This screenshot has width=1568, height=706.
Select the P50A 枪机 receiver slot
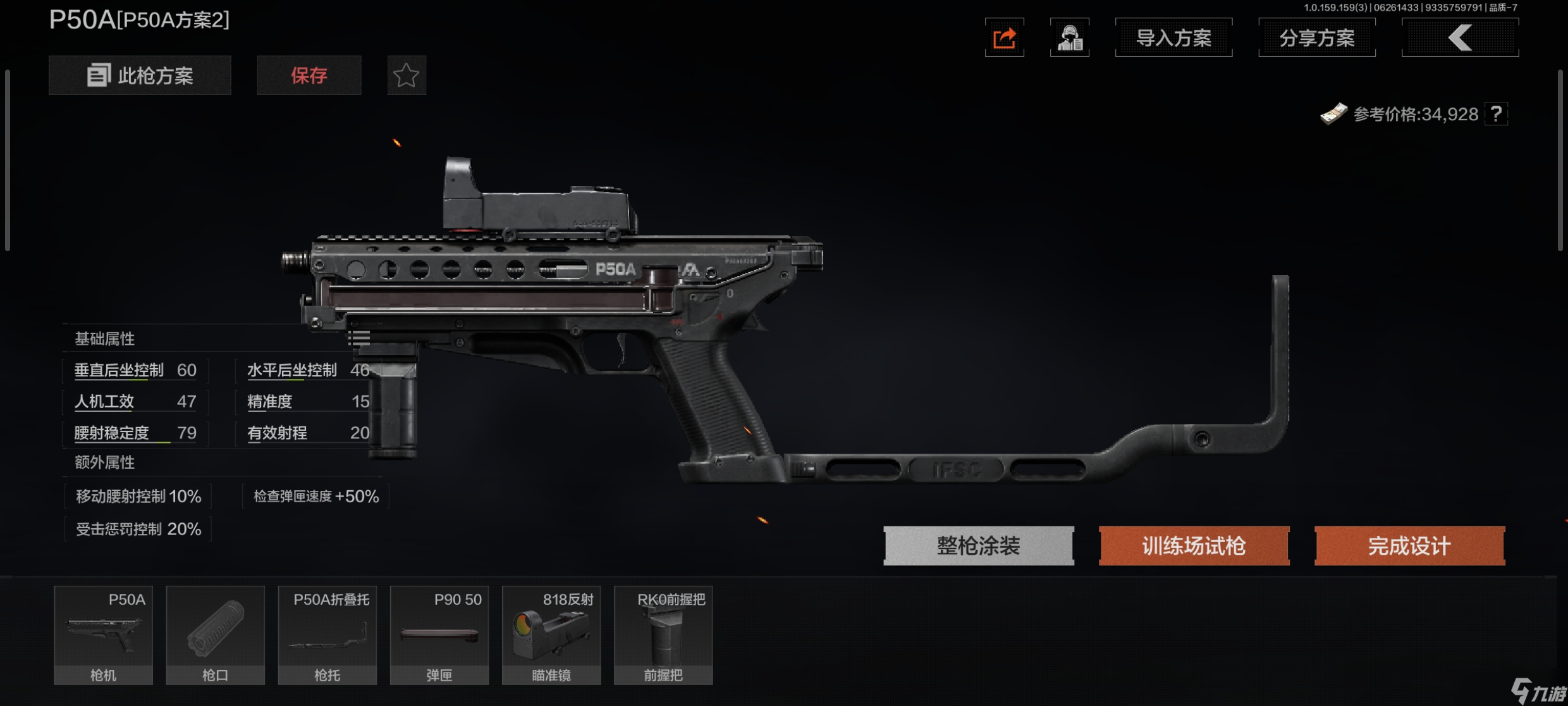point(103,635)
